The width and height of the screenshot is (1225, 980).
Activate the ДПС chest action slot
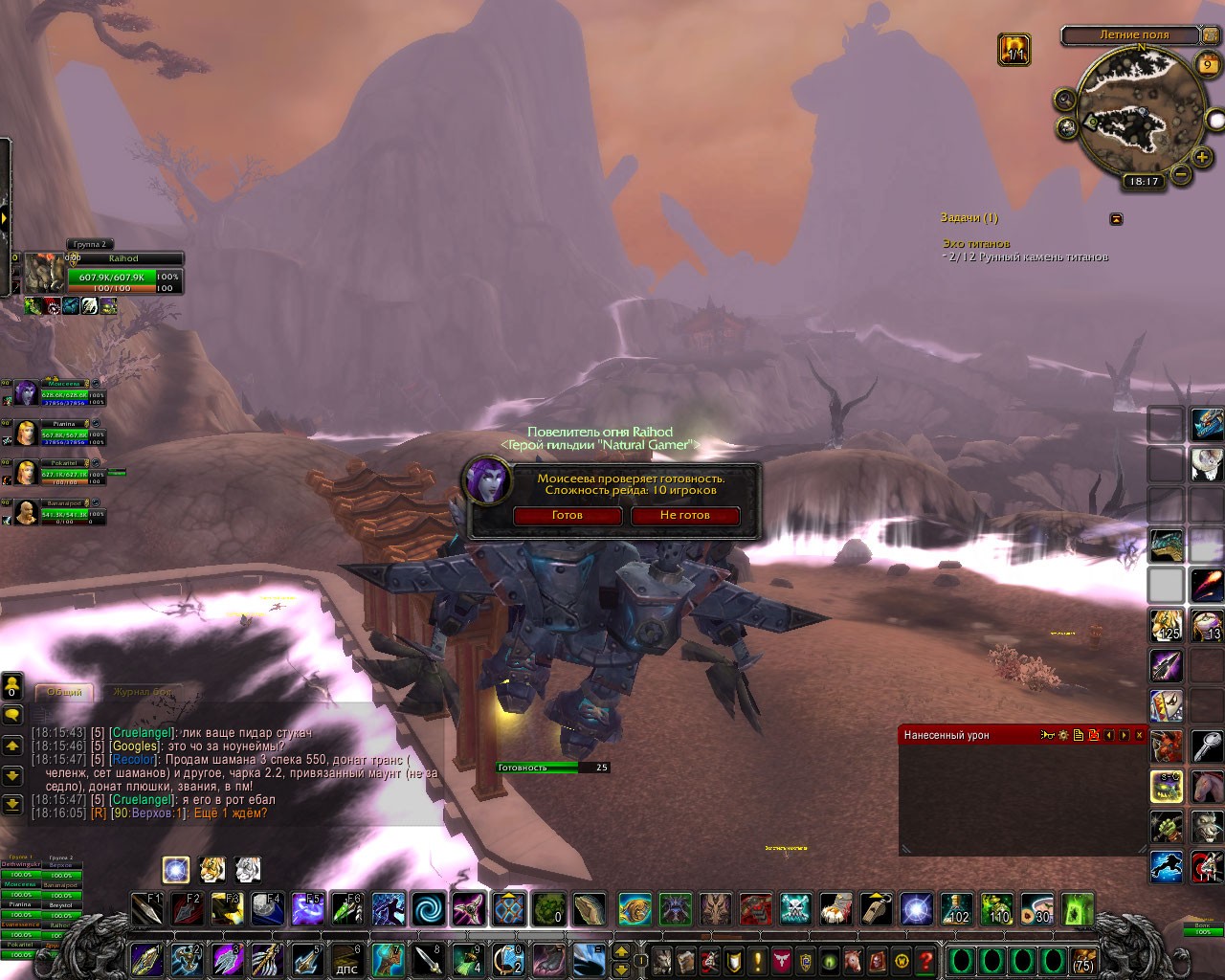pyautogui.click(x=347, y=960)
